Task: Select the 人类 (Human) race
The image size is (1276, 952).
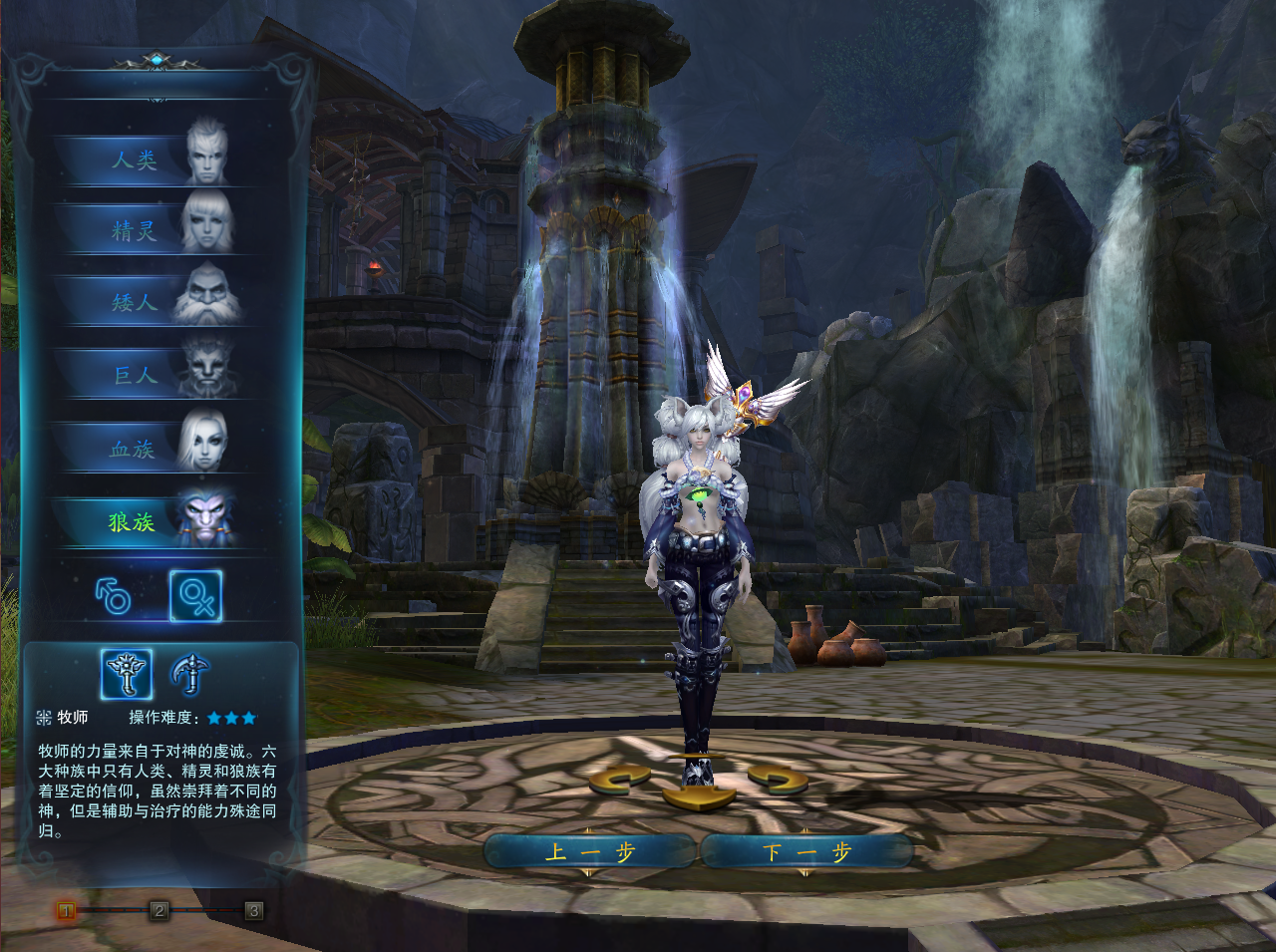Action: 150,159
